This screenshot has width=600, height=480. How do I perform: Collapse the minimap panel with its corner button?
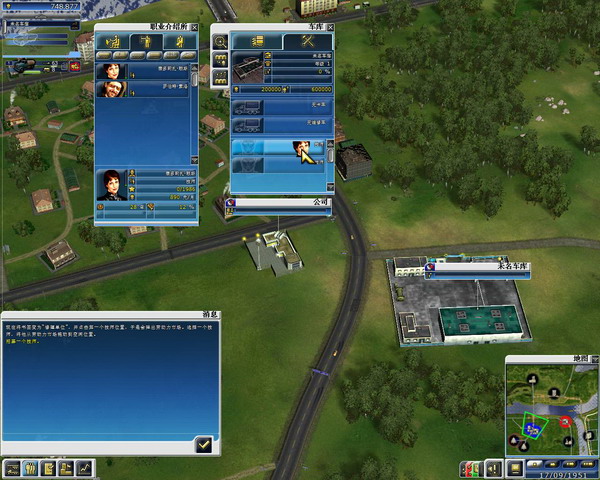pyautogui.click(x=593, y=357)
